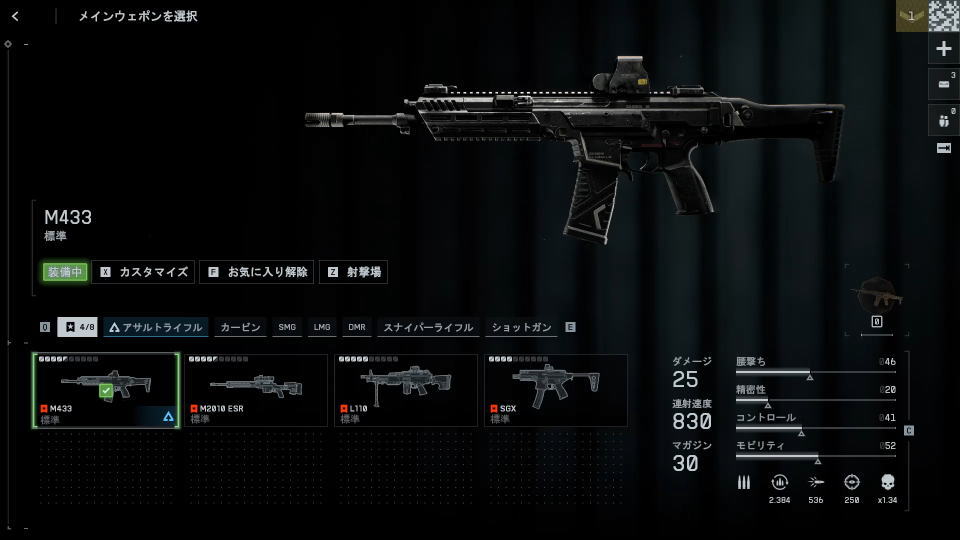960x540 pixels.
Task: Open the SMG weapon category
Action: (287, 327)
